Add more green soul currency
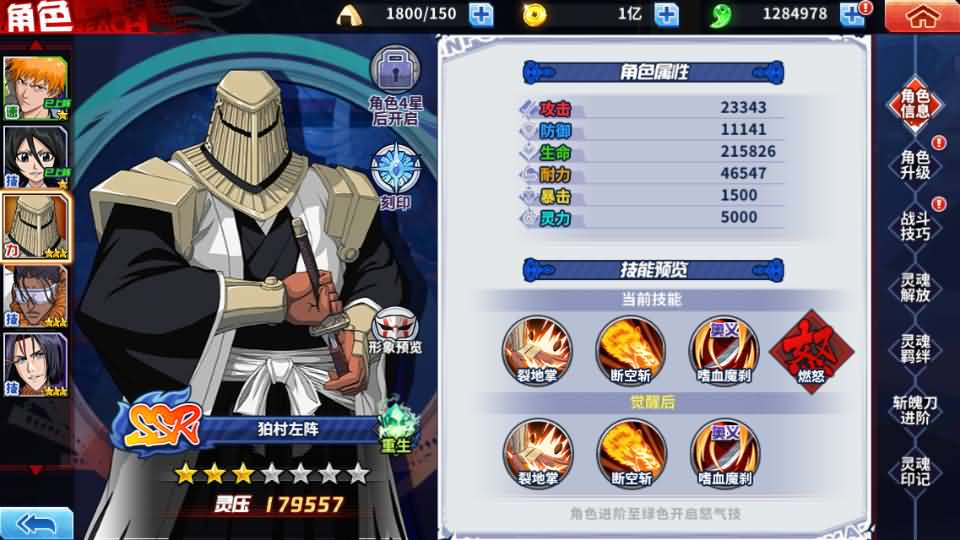 coord(851,14)
